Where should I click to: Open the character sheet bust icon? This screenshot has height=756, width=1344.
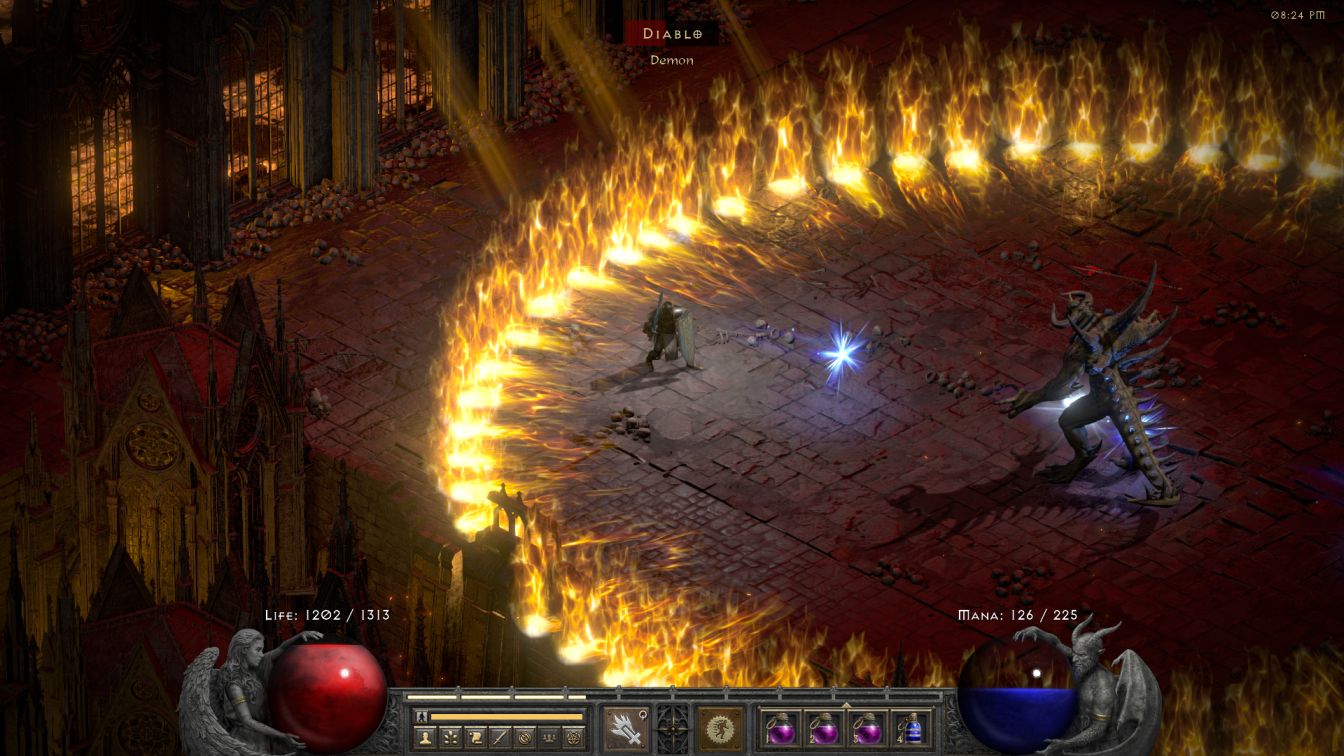pyautogui.click(x=424, y=737)
